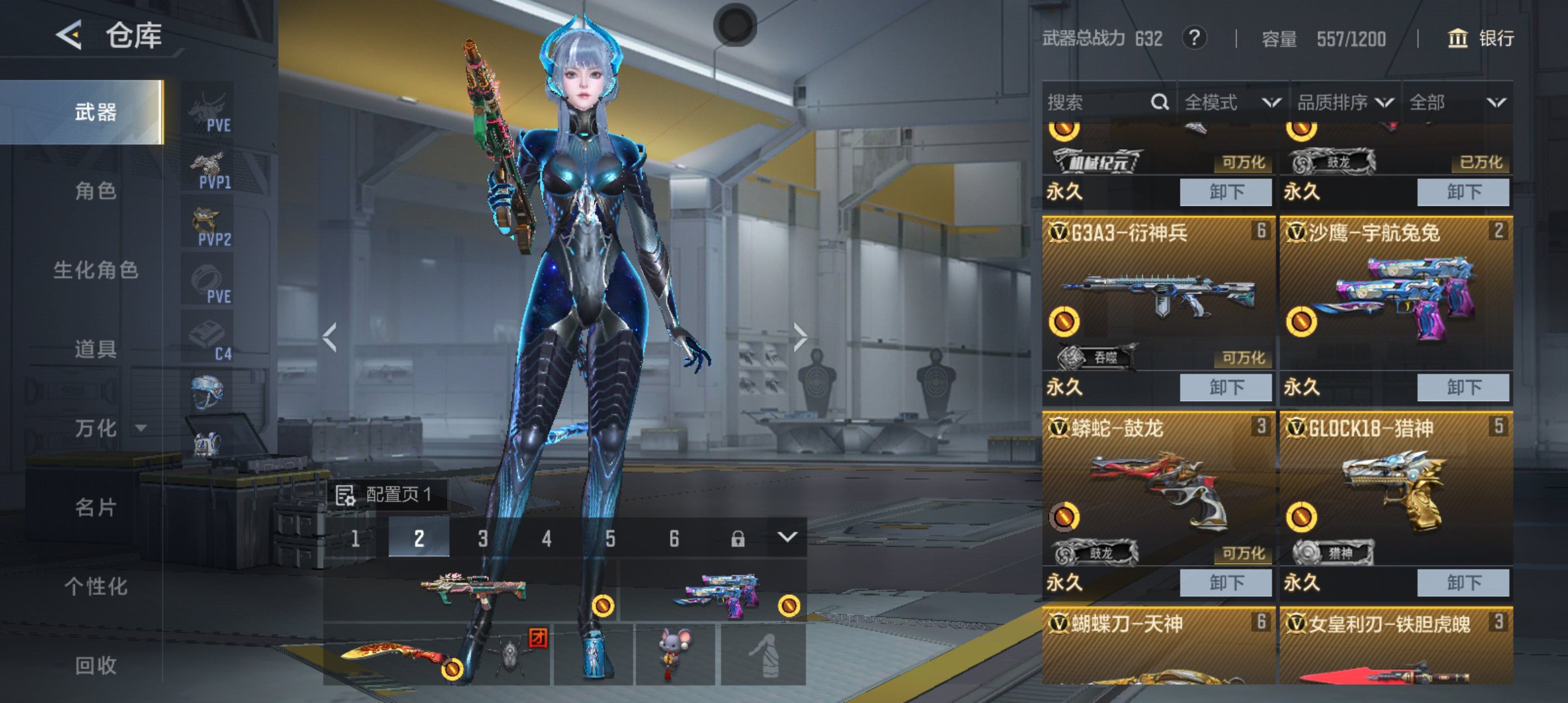This screenshot has height=703, width=1568.
Task: Rotate character view with right arrow
Action: [x=800, y=337]
